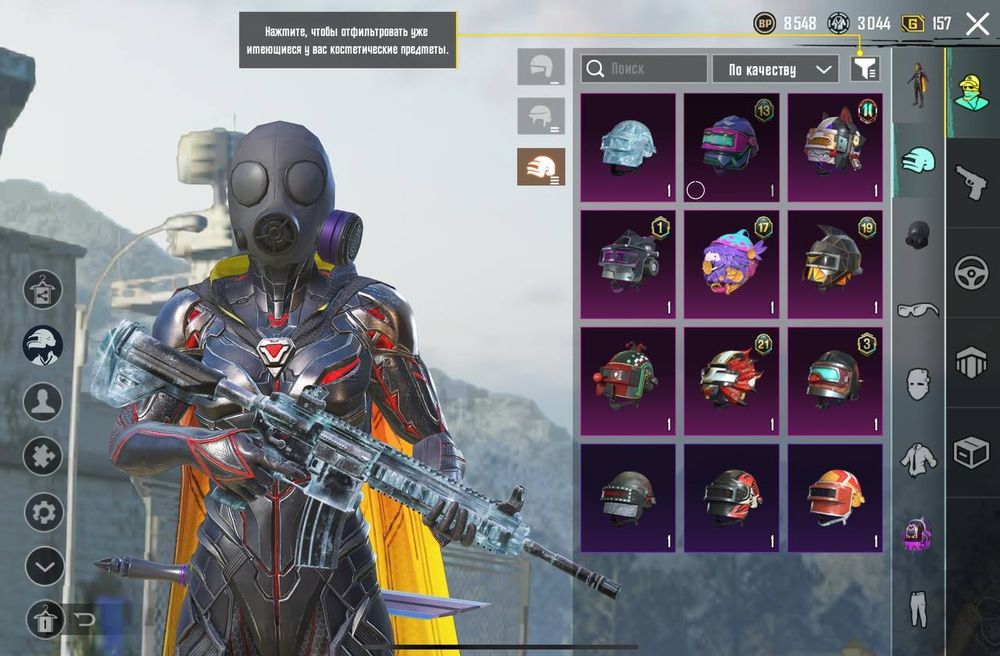Viewport: 1000px width, 656px height.
Task: Show the glasses category
Action: [x=917, y=309]
